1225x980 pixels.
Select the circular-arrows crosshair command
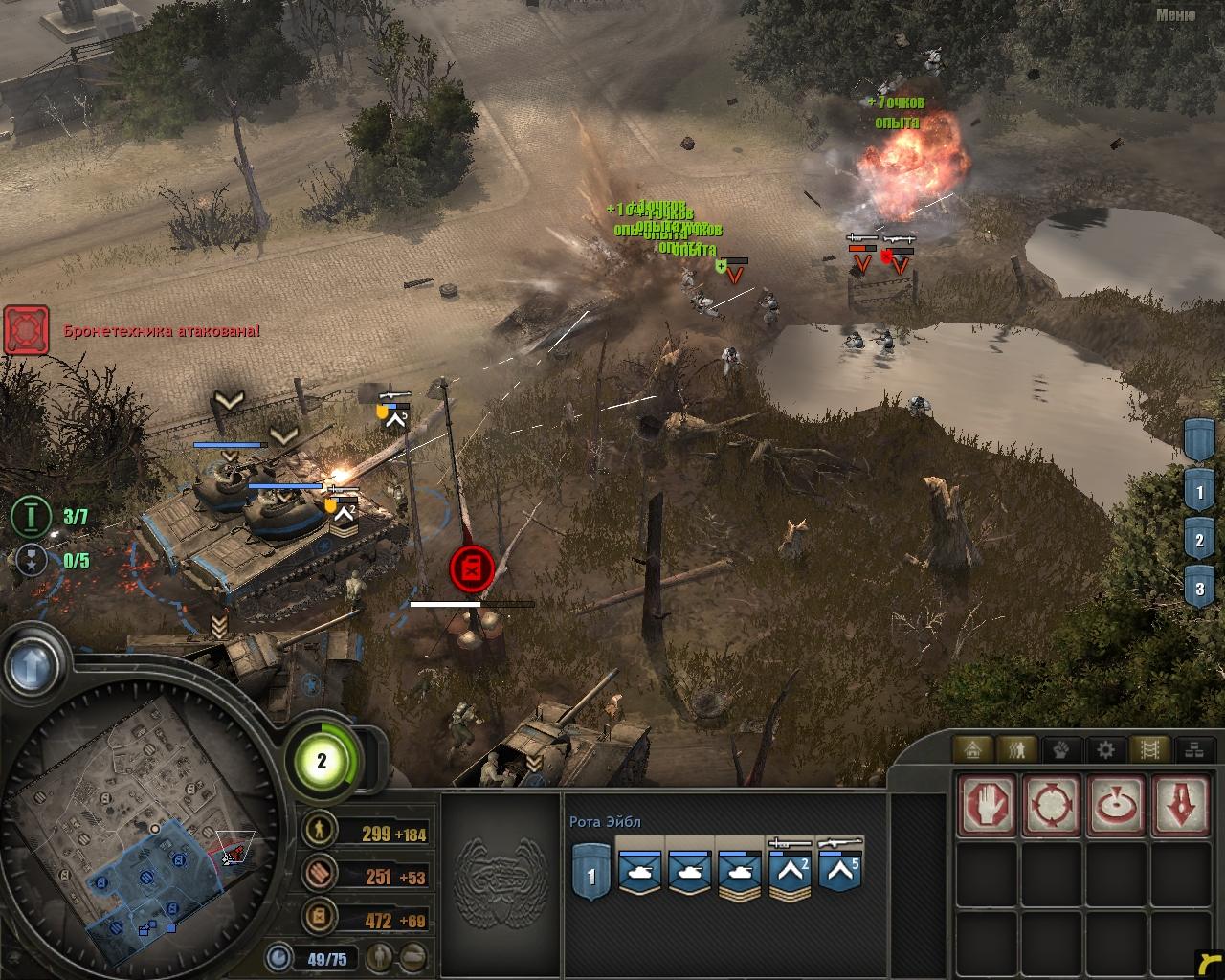click(1052, 805)
